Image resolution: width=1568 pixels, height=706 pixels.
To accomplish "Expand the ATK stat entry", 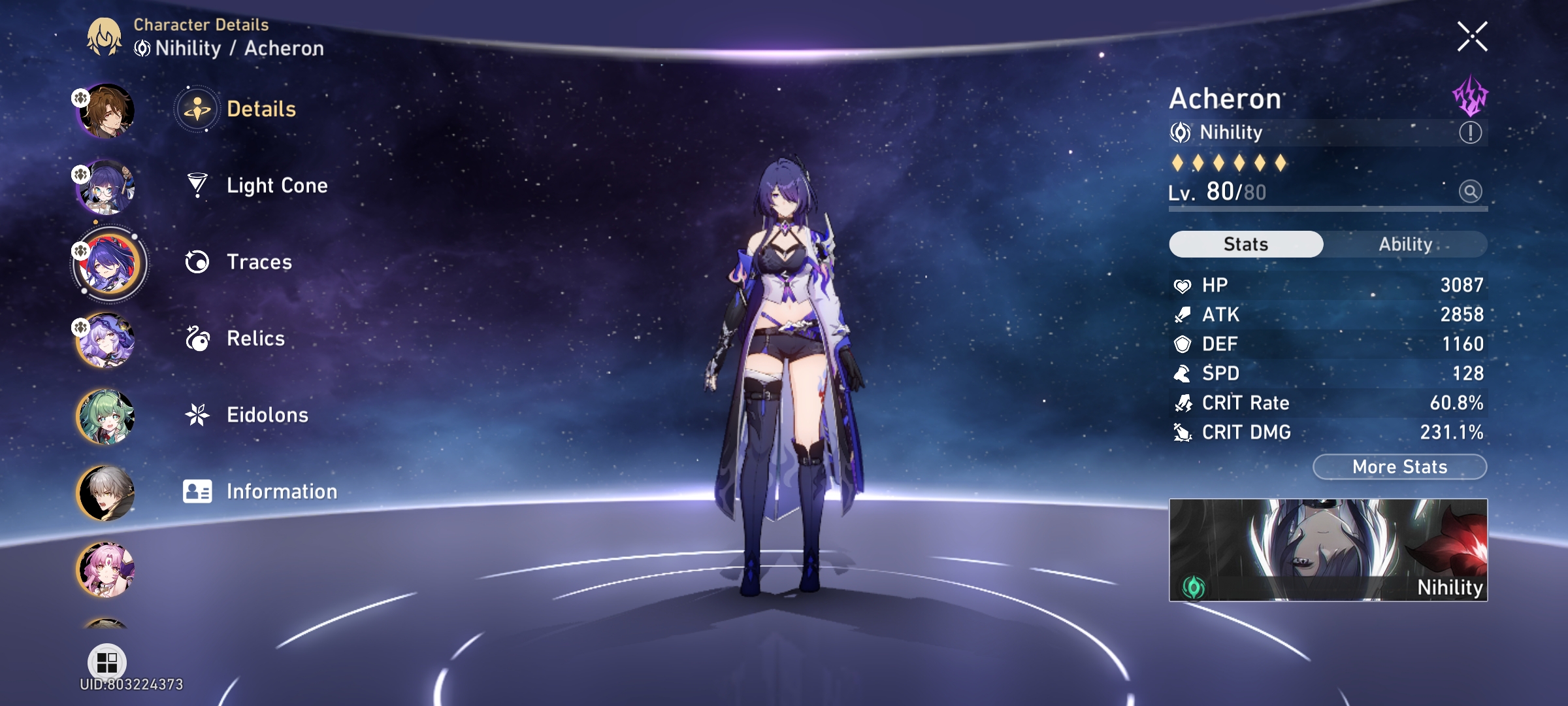I will (x=1326, y=314).
